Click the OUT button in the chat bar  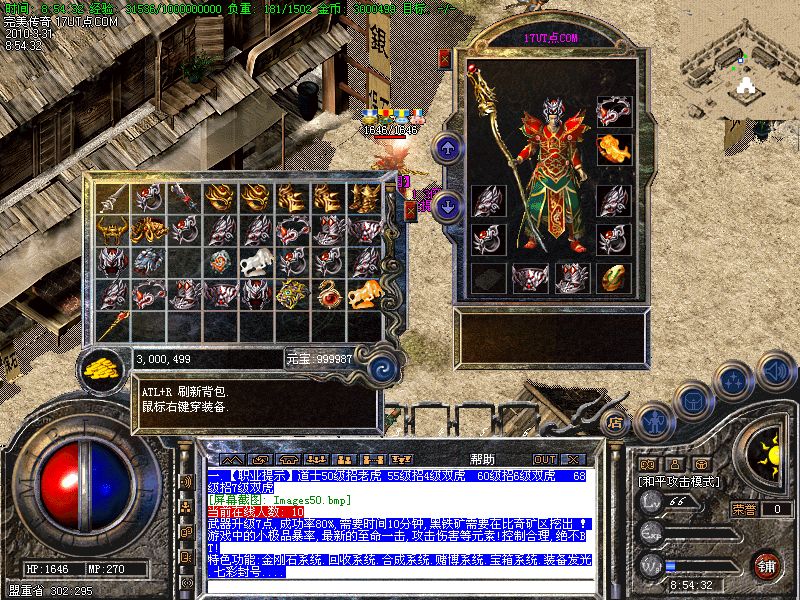pyautogui.click(x=545, y=459)
